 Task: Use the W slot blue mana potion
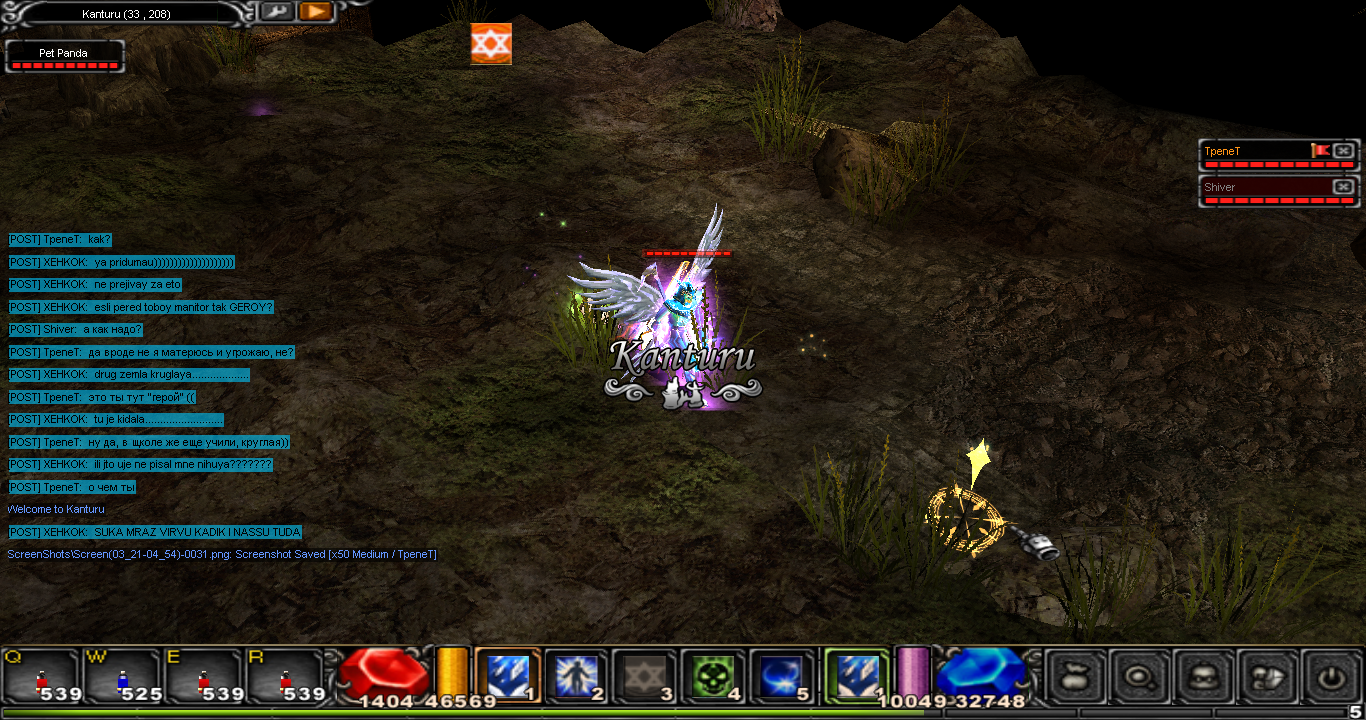(122, 675)
